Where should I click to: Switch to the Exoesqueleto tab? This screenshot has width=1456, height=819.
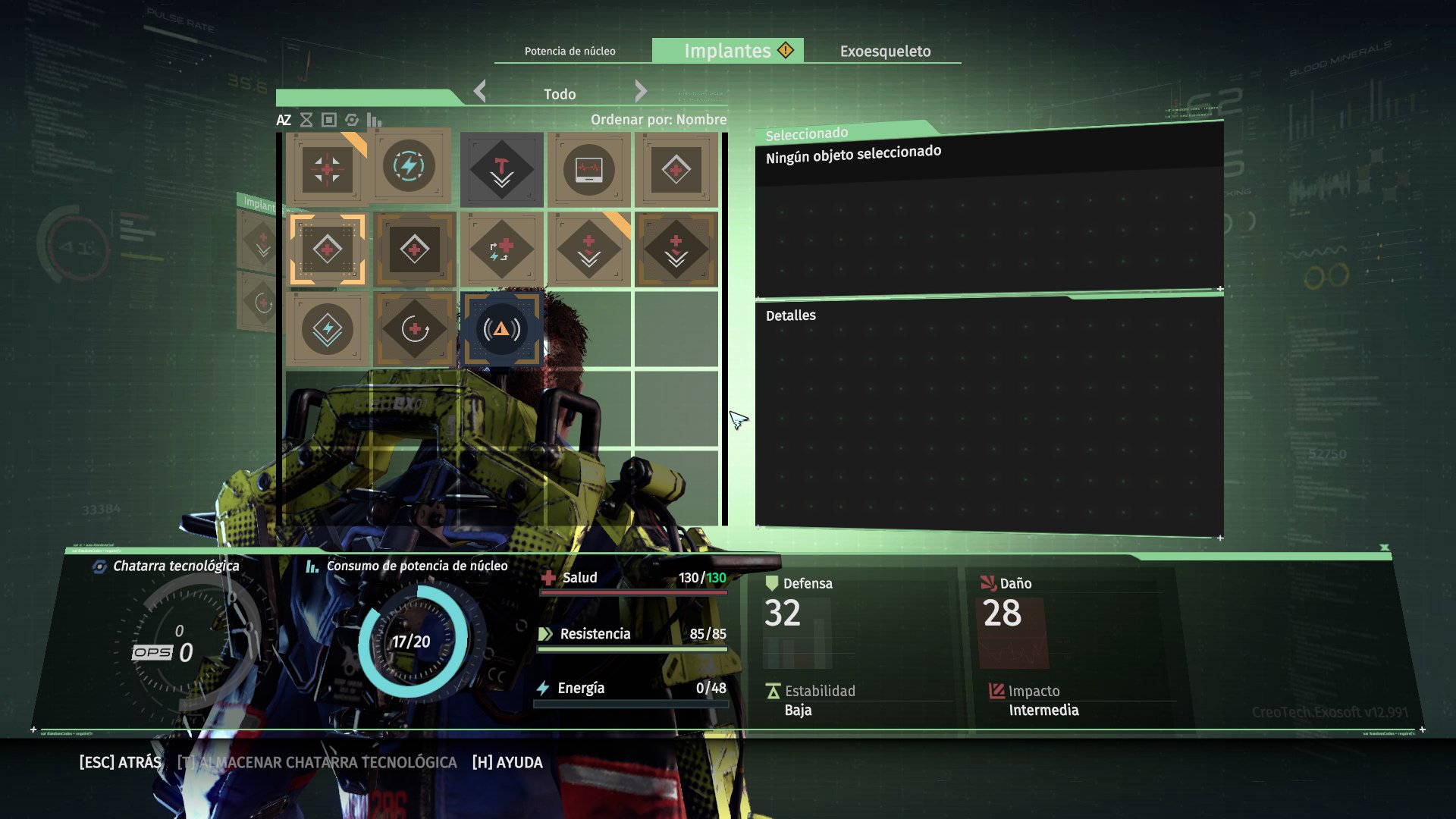click(886, 51)
